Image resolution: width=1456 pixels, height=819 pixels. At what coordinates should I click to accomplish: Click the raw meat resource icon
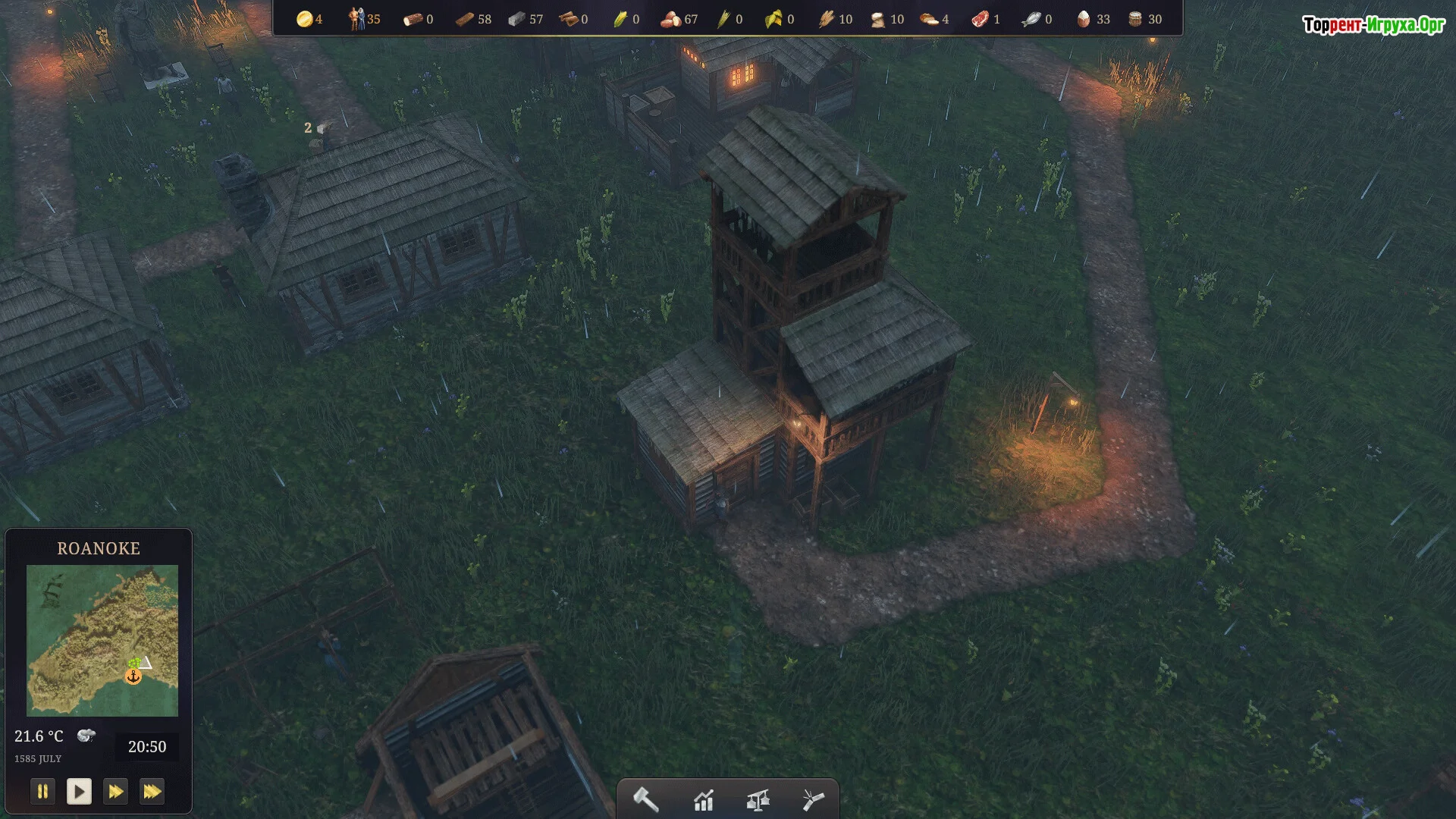pyautogui.click(x=980, y=19)
